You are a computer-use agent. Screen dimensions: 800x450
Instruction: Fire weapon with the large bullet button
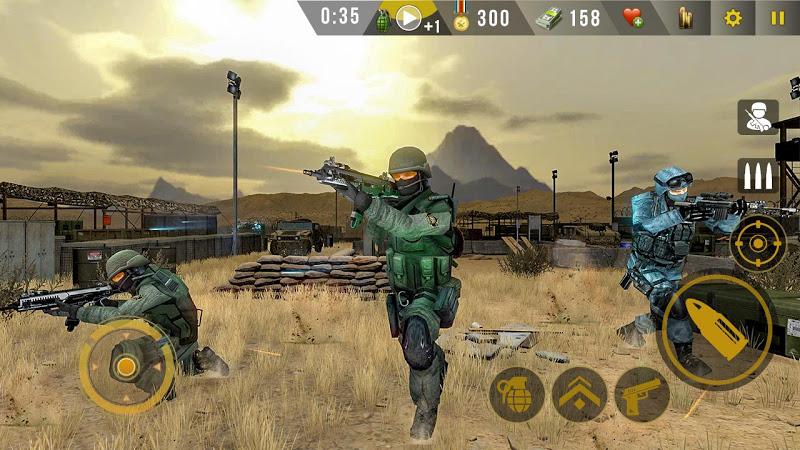(716, 333)
